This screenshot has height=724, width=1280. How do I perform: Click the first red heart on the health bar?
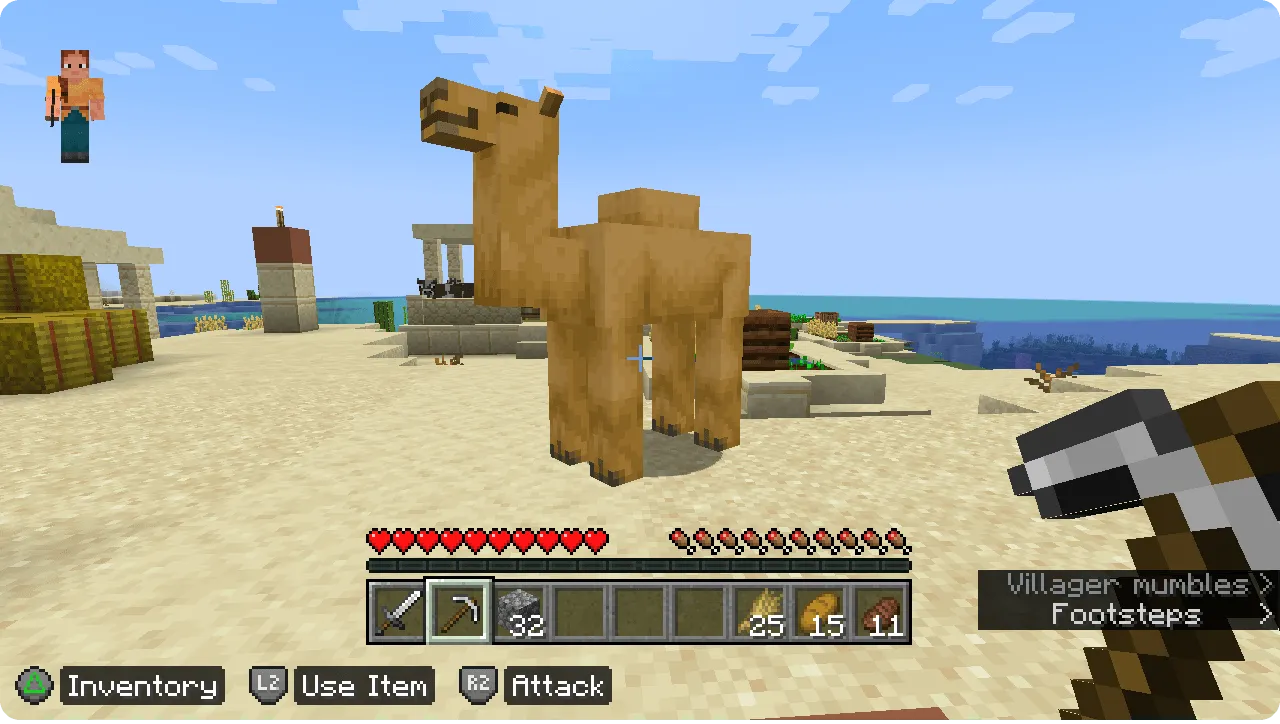[x=377, y=537]
